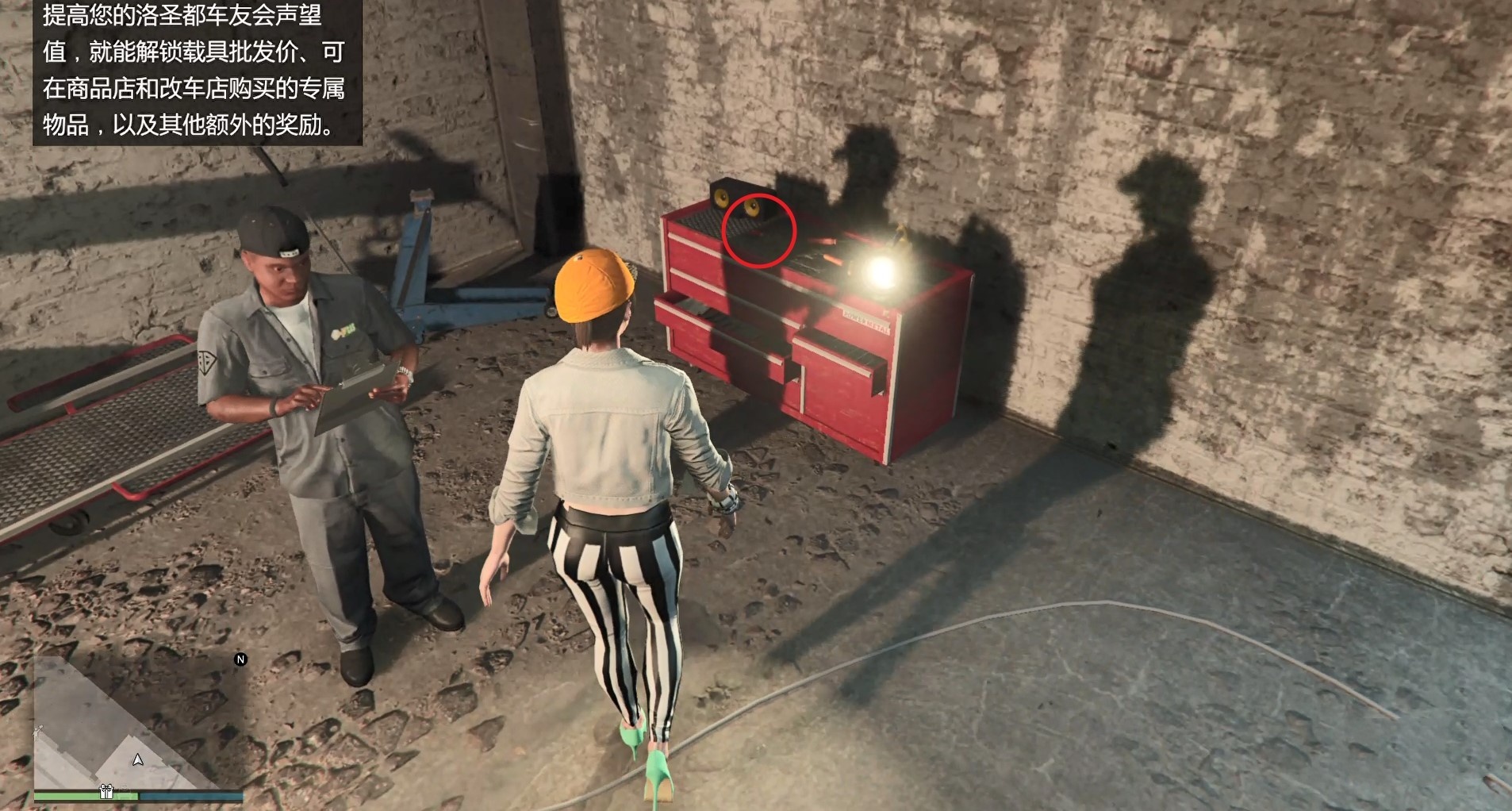This screenshot has height=811, width=1512.
Task: Select the gift box blip on minimap
Action: [x=106, y=791]
